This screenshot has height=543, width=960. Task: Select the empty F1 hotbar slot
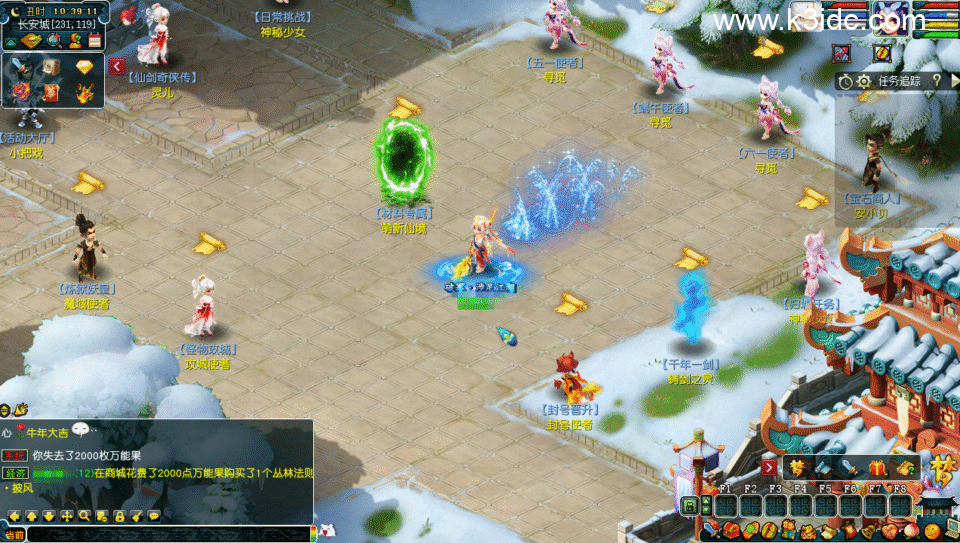tap(727, 506)
